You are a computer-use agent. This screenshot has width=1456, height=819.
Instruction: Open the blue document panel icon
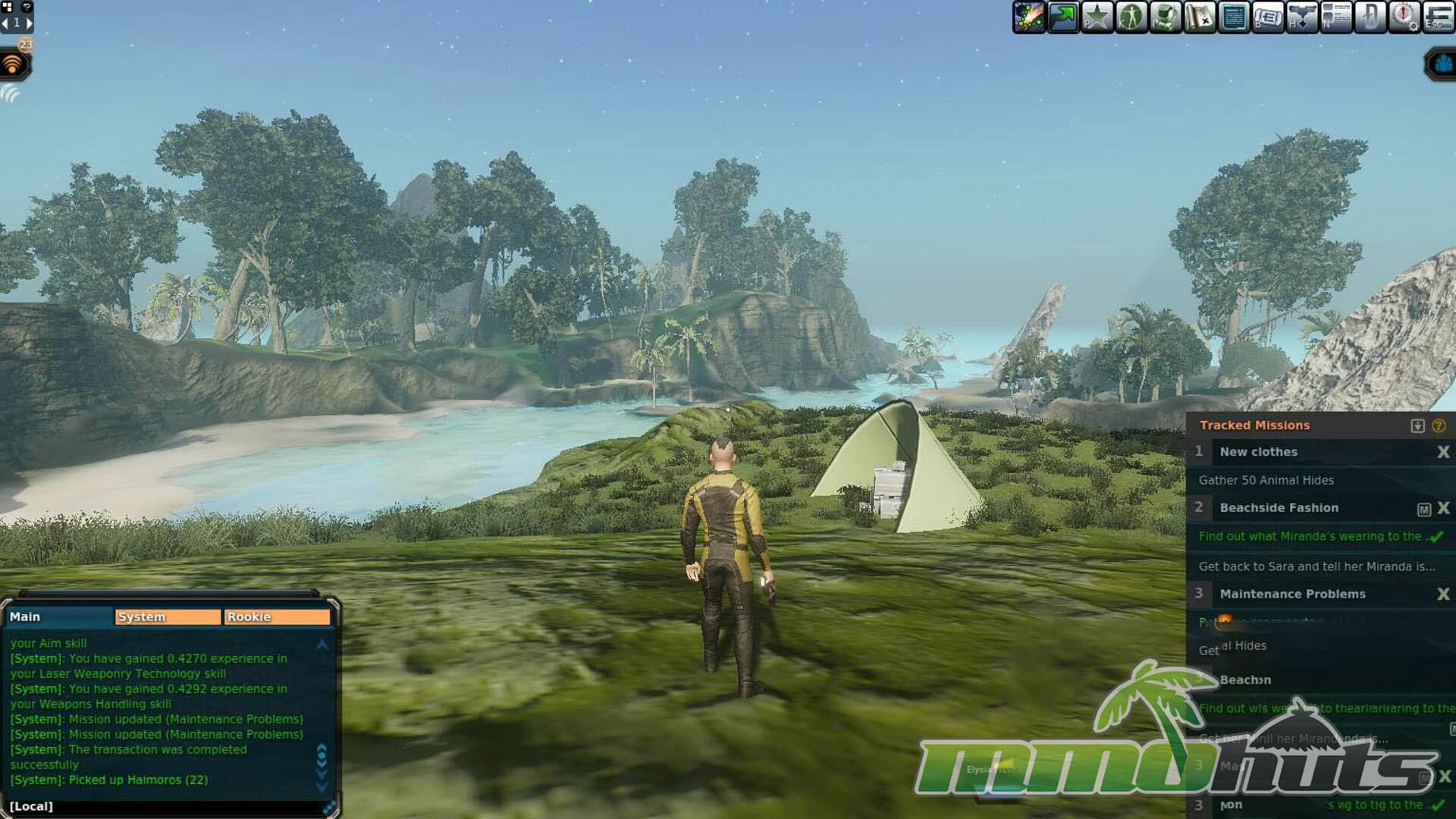pos(1234,17)
